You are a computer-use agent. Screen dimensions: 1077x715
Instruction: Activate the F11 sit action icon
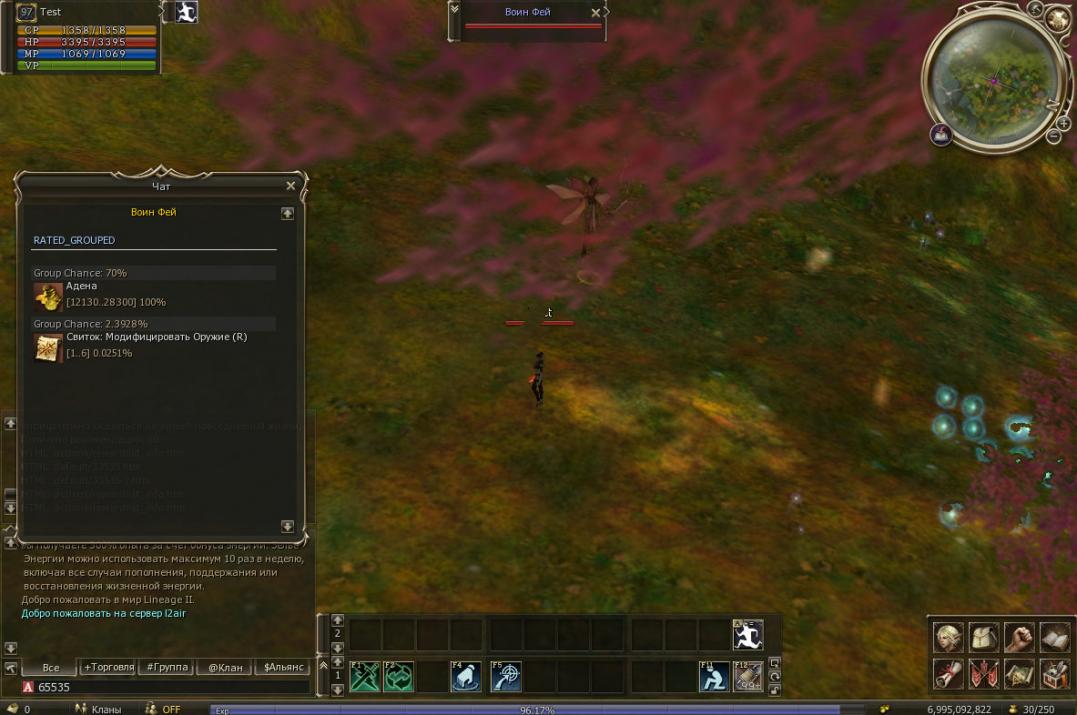click(x=714, y=677)
